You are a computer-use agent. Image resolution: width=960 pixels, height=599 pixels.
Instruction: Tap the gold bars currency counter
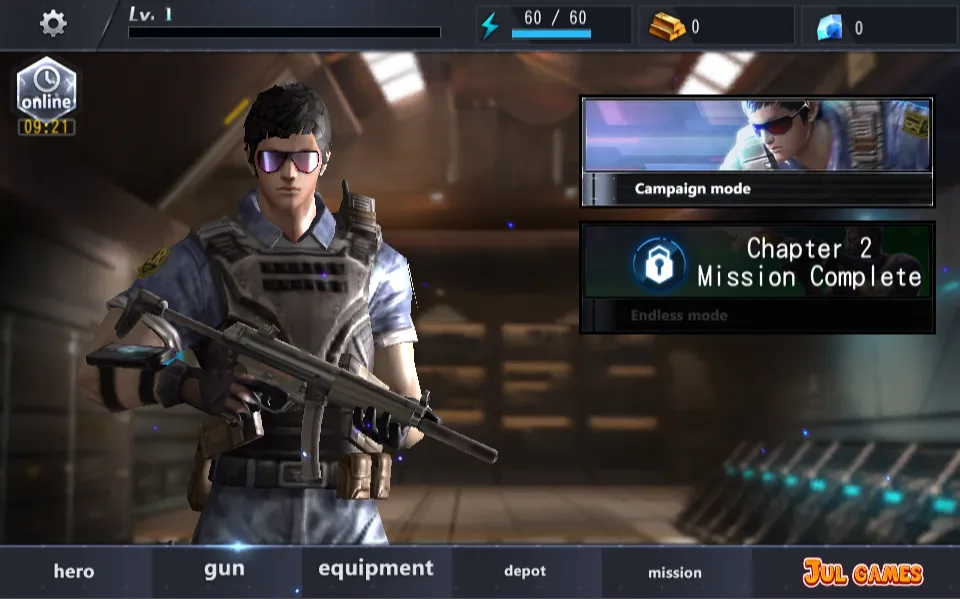coord(716,26)
